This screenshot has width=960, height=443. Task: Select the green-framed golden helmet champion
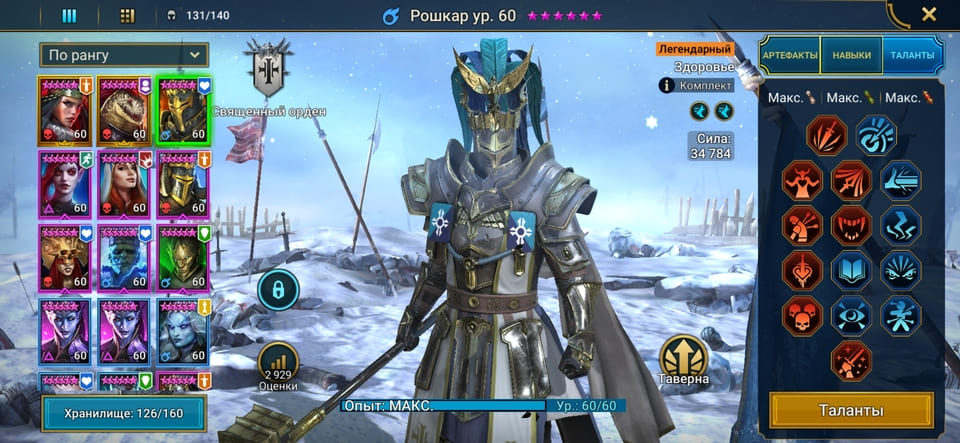183,109
